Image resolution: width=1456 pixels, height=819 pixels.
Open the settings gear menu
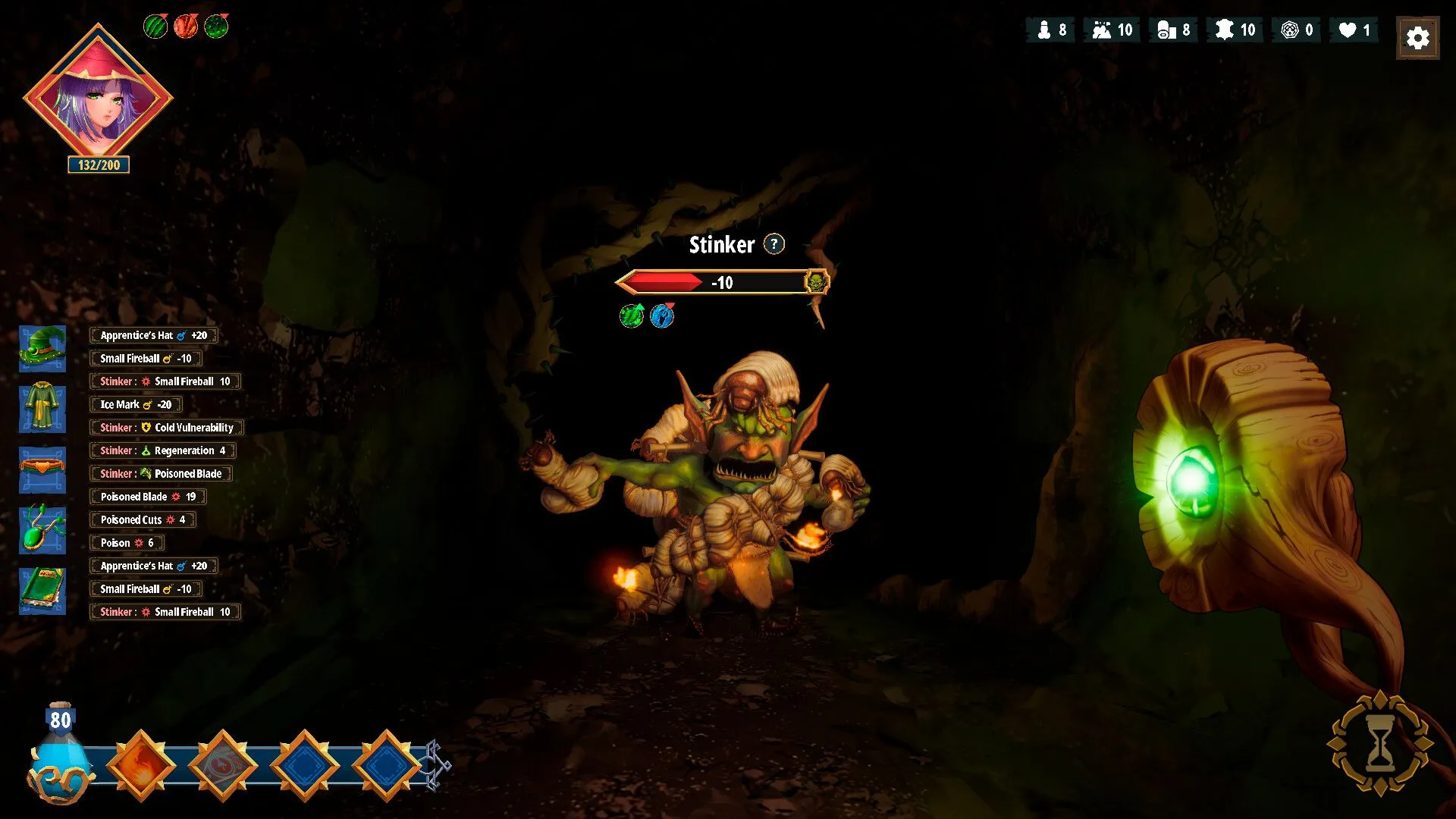point(1417,37)
